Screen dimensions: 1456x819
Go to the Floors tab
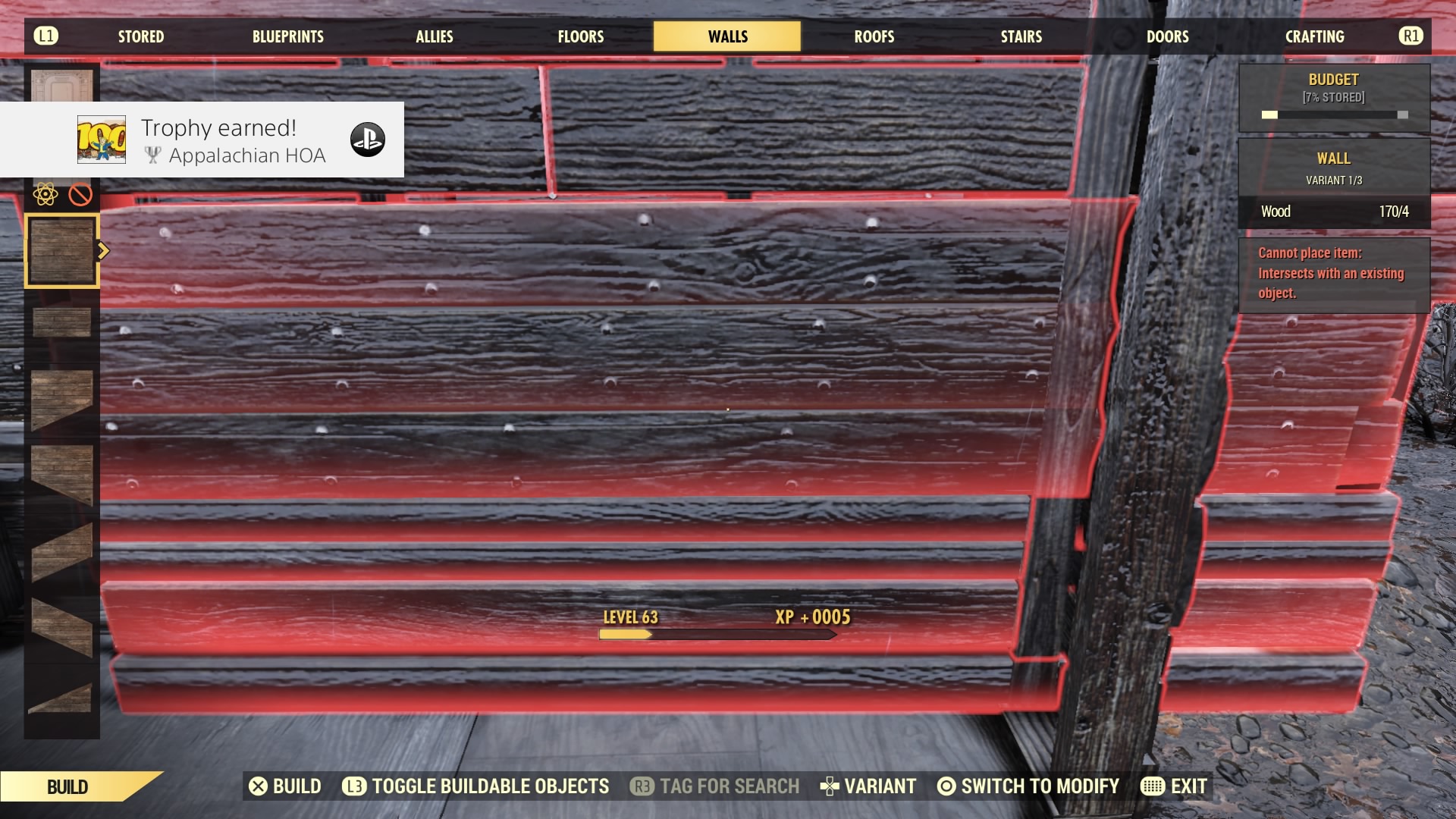point(580,36)
